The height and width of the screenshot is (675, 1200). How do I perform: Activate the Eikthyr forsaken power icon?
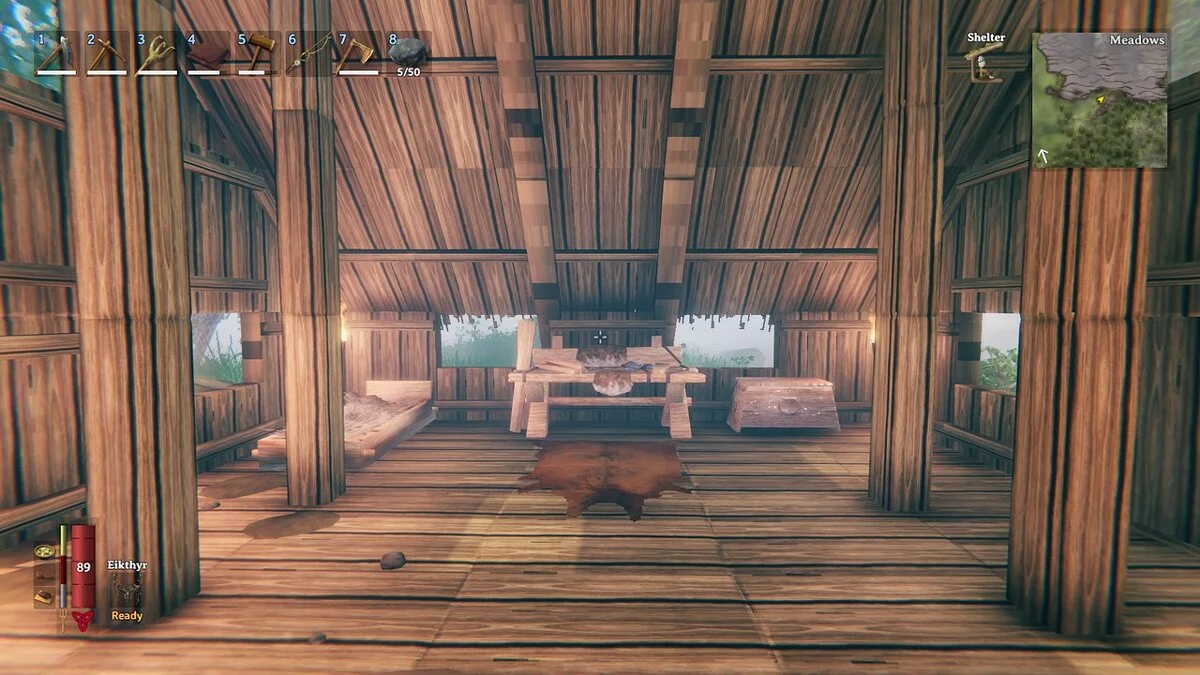point(127,589)
